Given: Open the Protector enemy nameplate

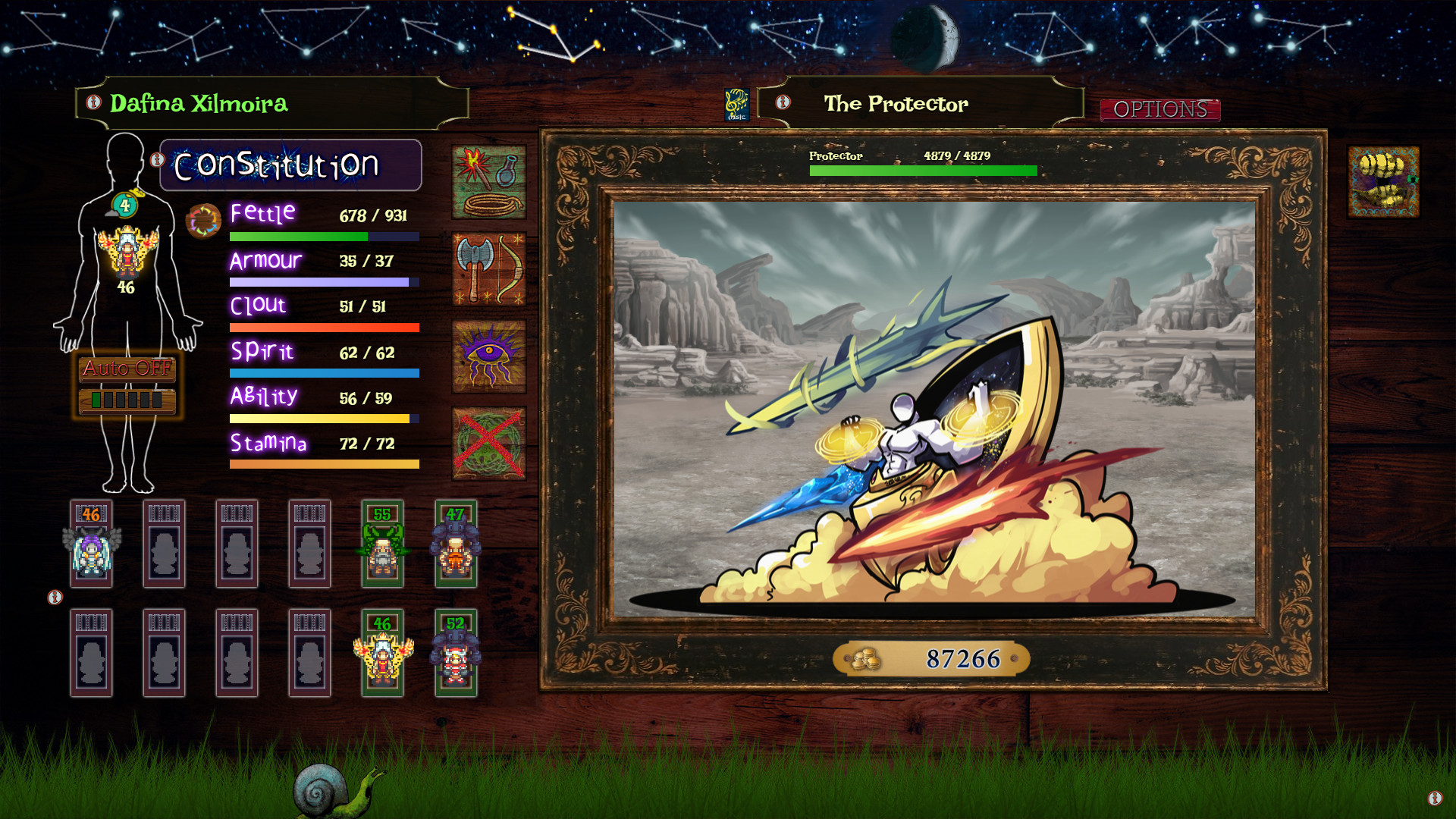Looking at the screenshot, I should pos(835,156).
